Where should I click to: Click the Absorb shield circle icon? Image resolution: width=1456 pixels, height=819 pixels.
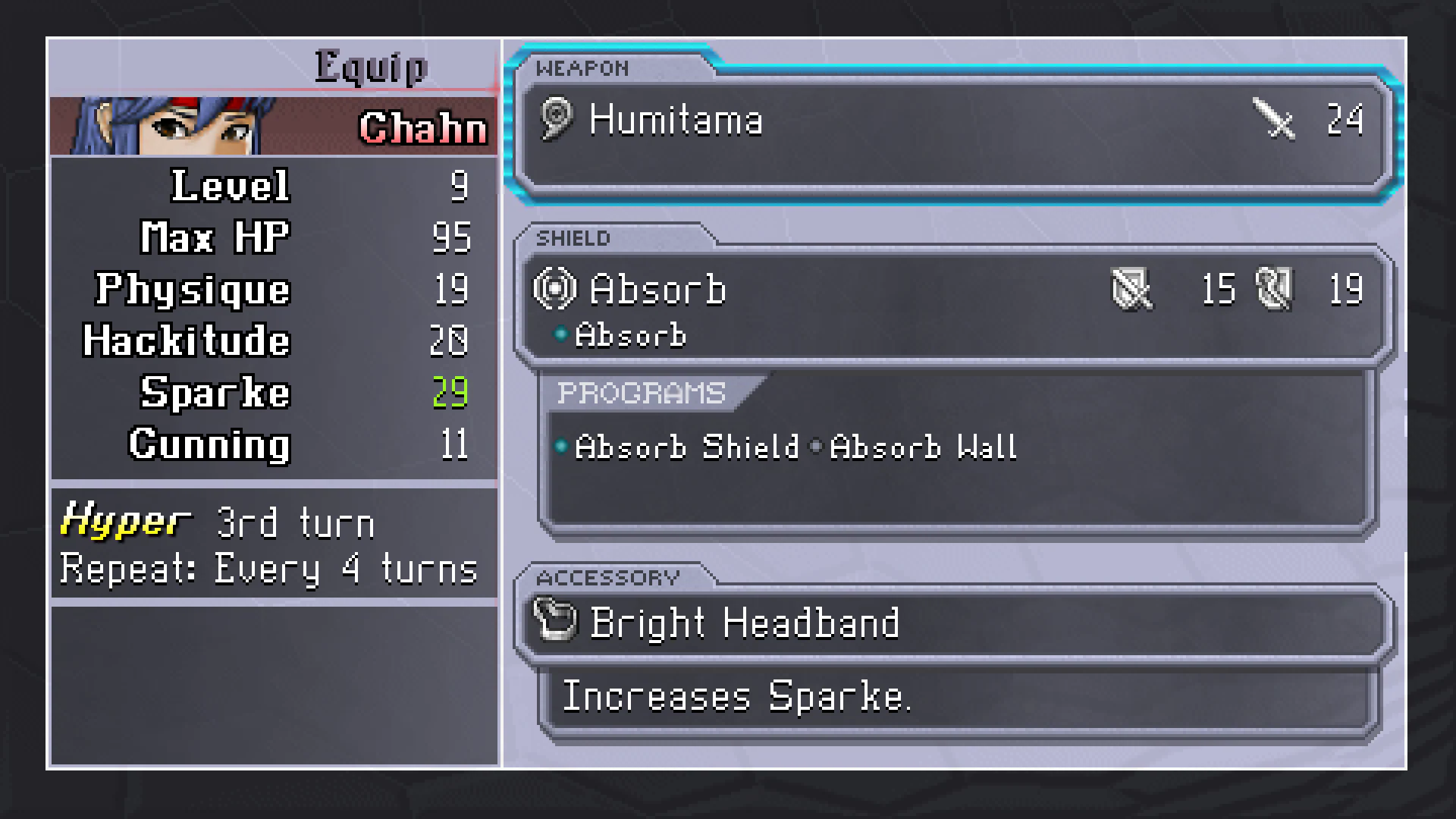point(557,289)
